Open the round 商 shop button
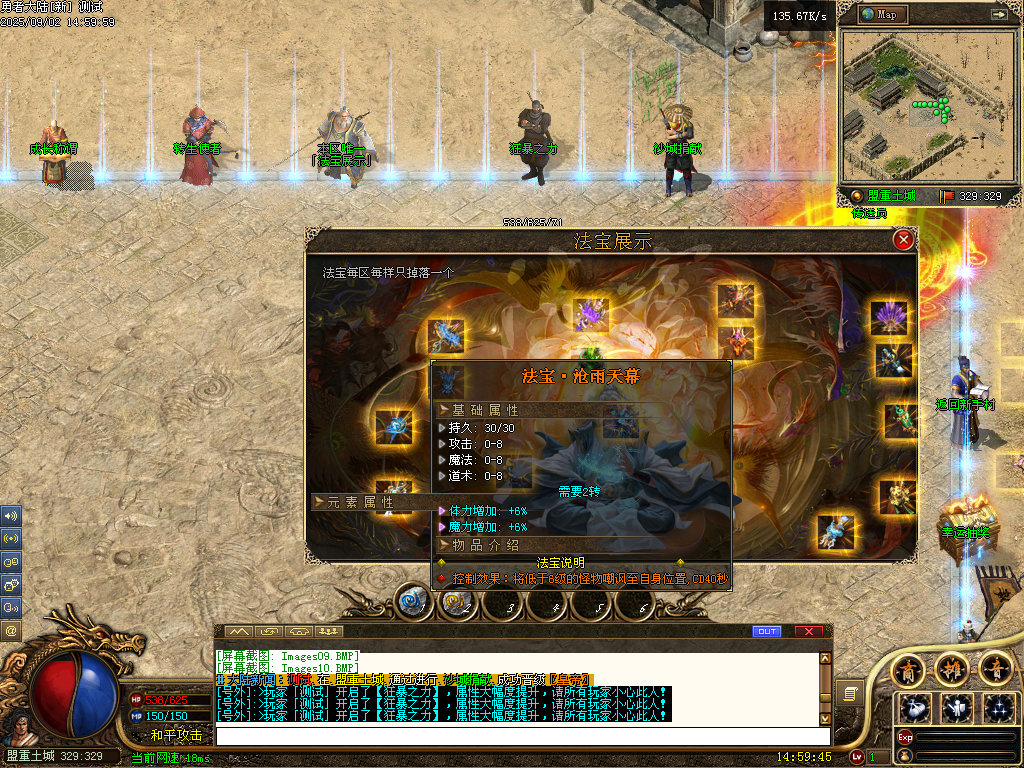 [909, 668]
